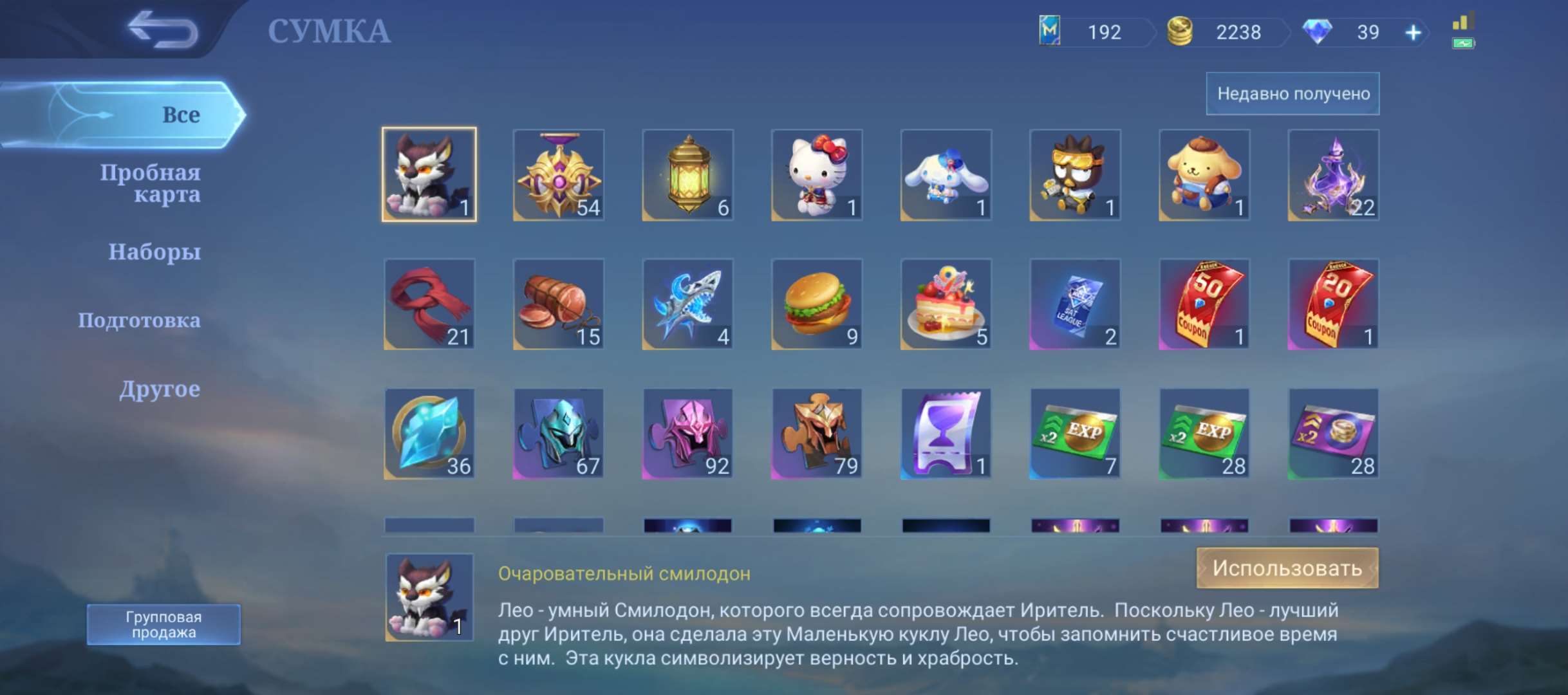Select the Pompompurin plush item
Viewport: 1568px width, 695px height.
tap(1203, 175)
